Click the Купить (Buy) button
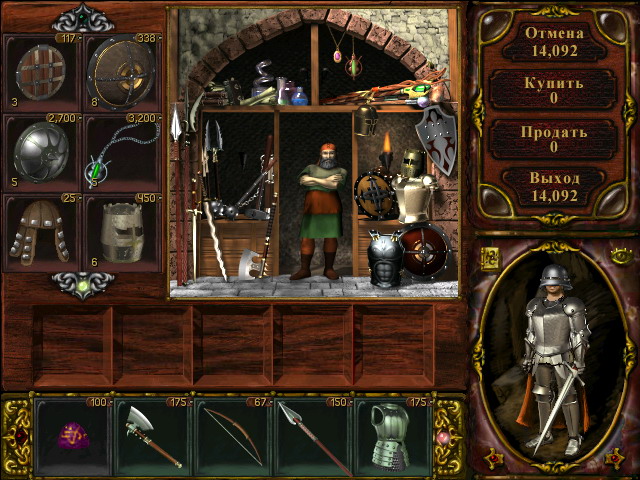Image resolution: width=640 pixels, height=480 pixels. point(553,89)
